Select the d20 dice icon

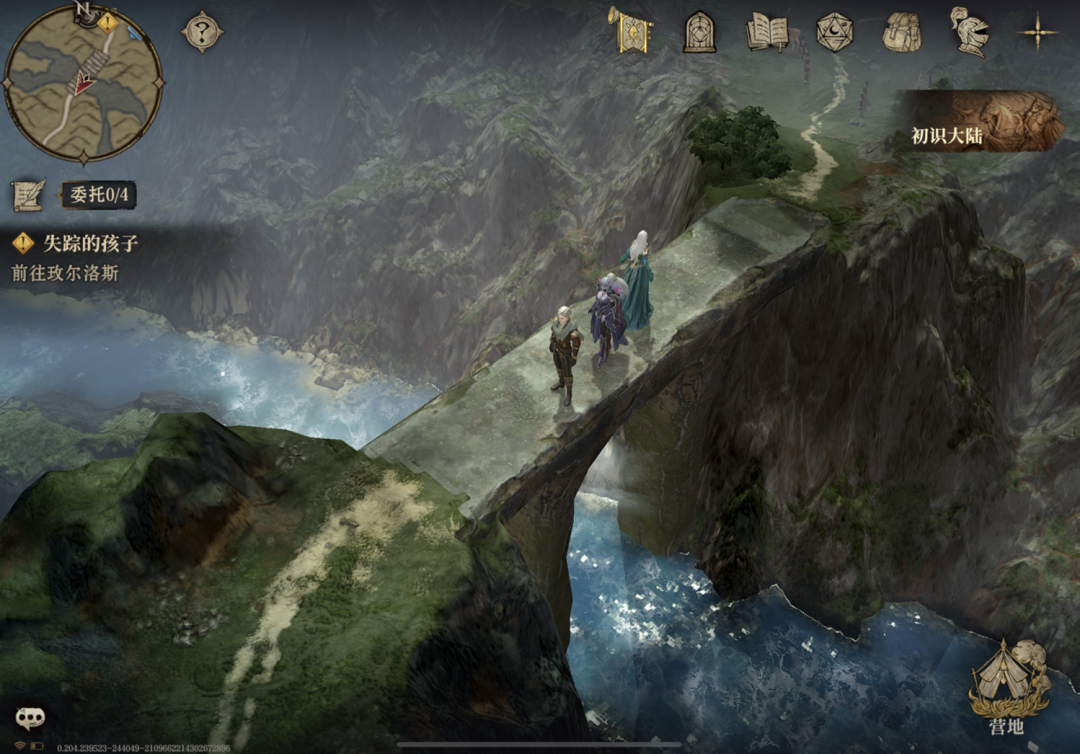pos(834,32)
